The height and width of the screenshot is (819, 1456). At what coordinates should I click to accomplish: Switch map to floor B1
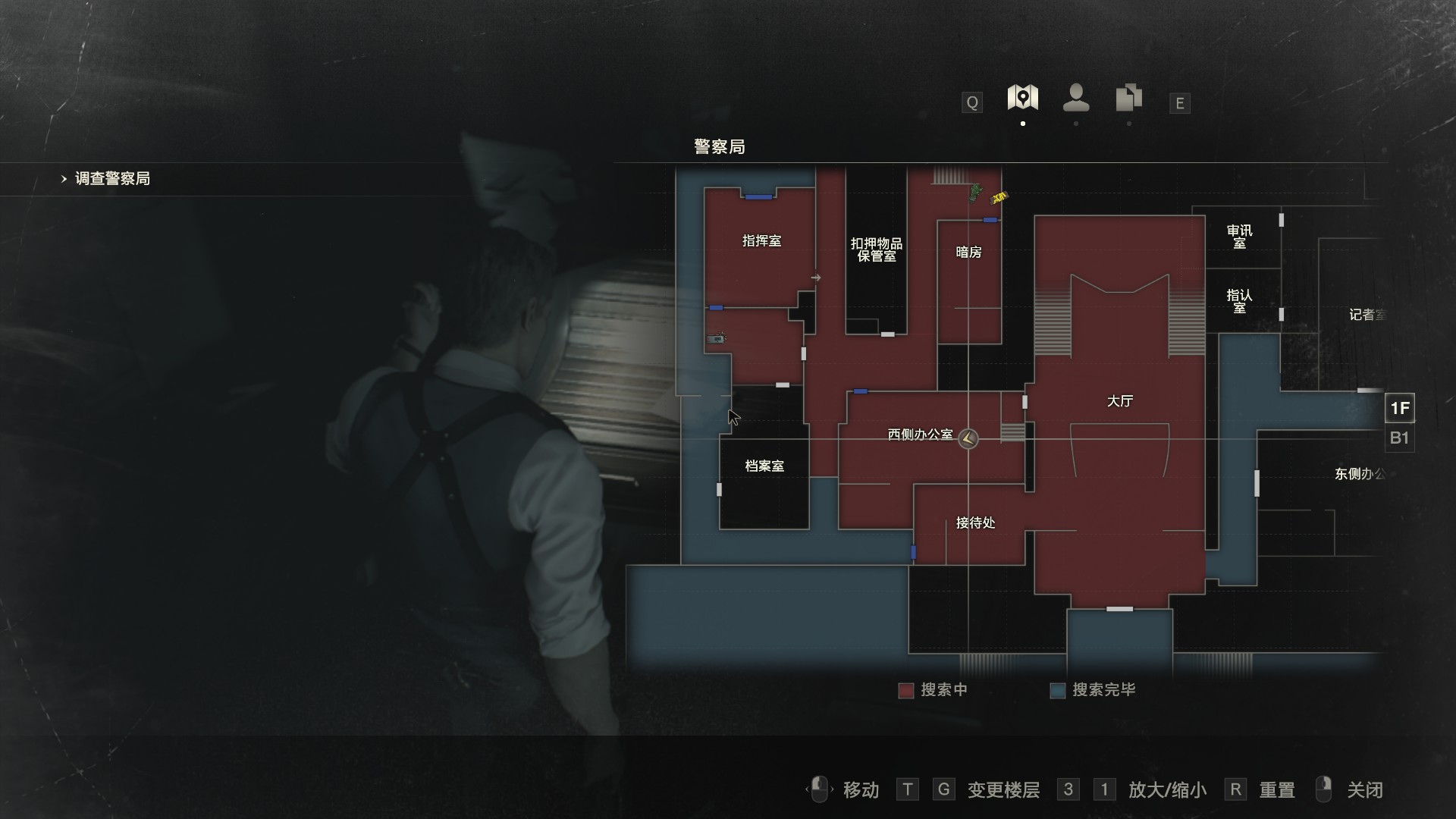pyautogui.click(x=1399, y=438)
